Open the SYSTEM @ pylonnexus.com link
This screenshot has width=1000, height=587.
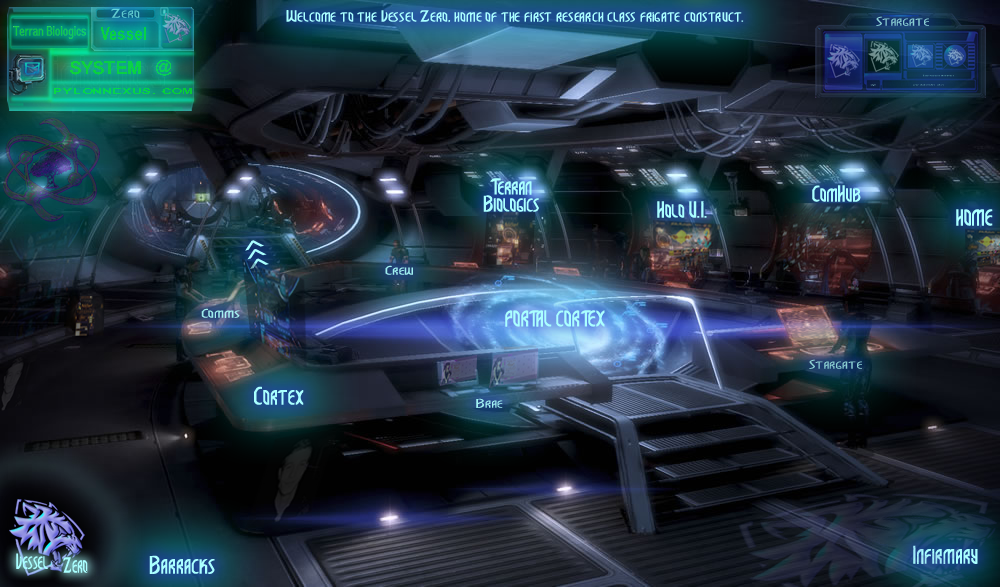120,78
